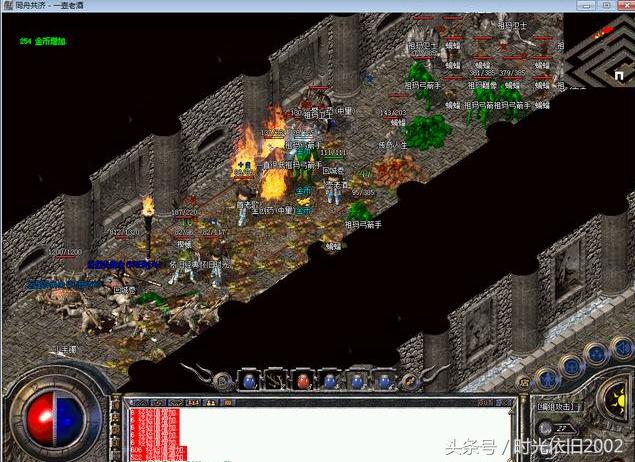Use the red potion in the belt

pyautogui.click(x=302, y=380)
